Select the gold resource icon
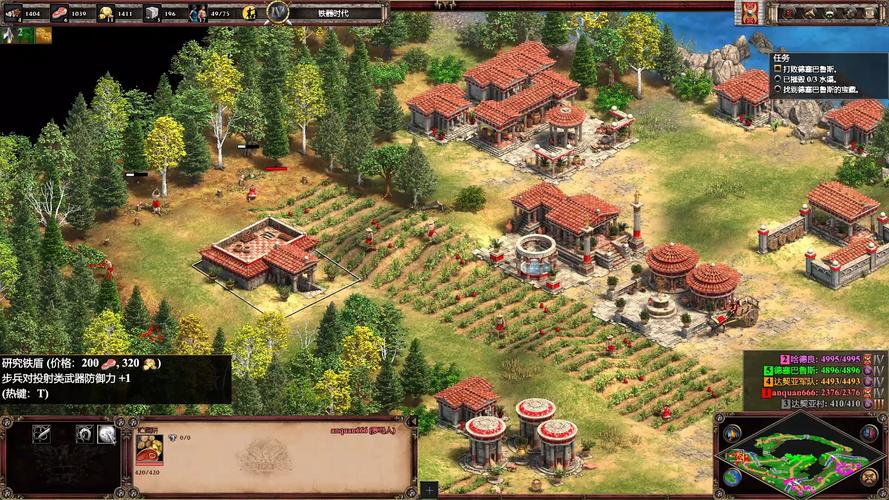The image size is (889, 500). pyautogui.click(x=104, y=13)
